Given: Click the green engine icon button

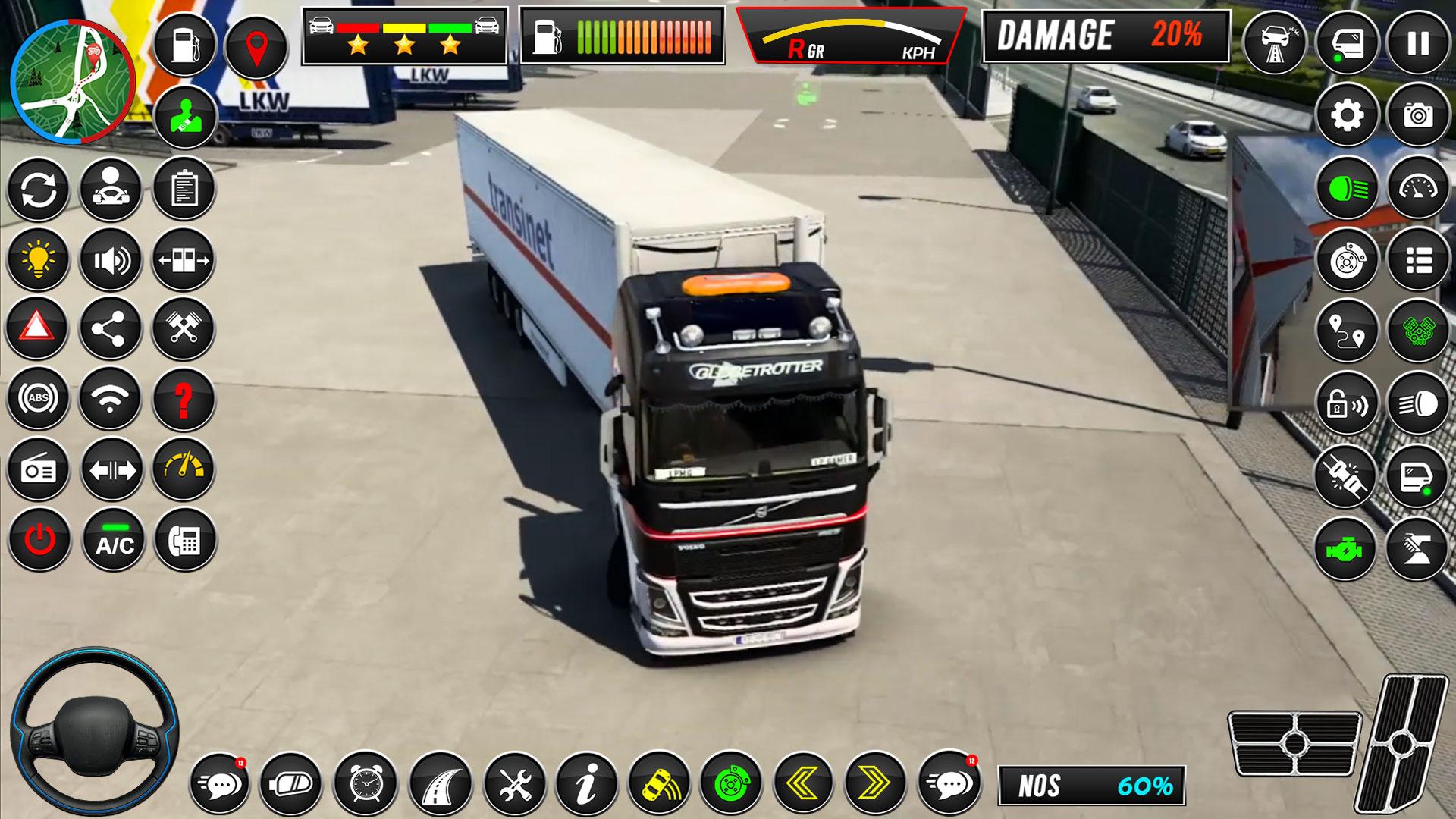Looking at the screenshot, I should click(1345, 548).
